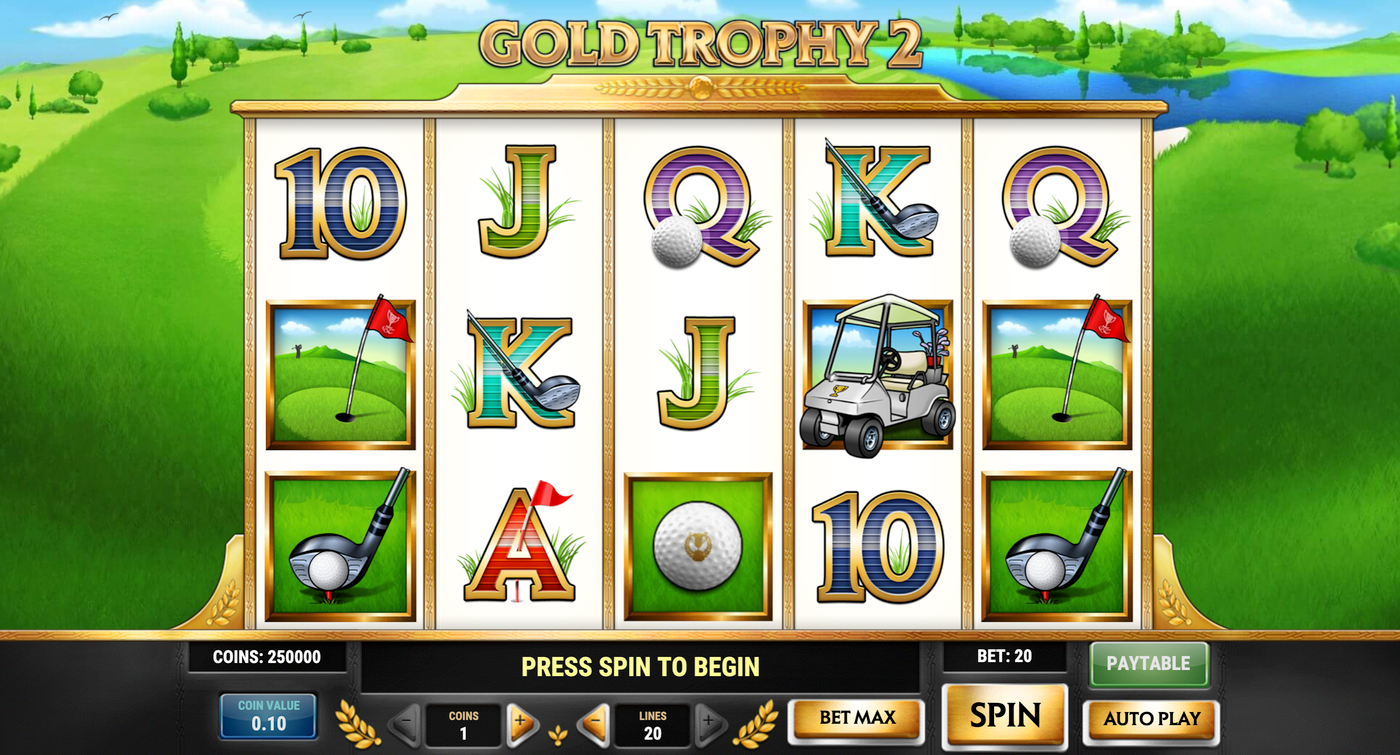
Task: Enable AUTO PLAY mode
Action: click(x=1150, y=718)
